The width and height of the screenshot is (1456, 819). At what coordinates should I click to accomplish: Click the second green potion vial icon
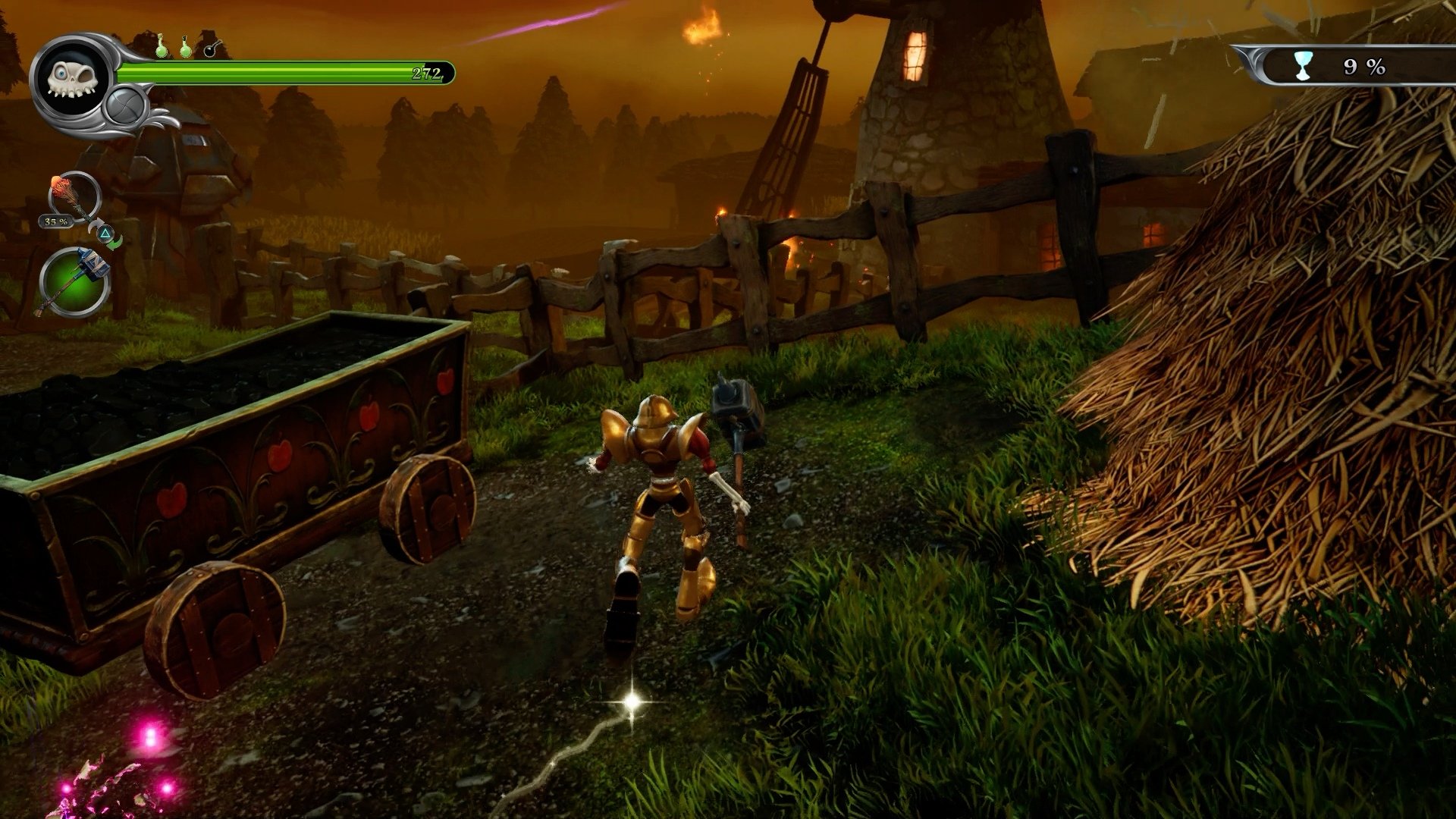click(185, 47)
